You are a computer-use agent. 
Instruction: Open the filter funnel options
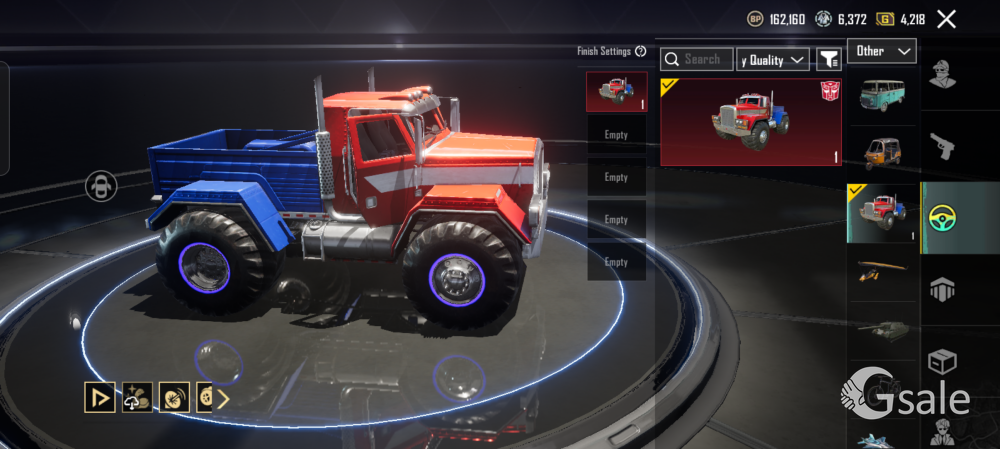(828, 60)
